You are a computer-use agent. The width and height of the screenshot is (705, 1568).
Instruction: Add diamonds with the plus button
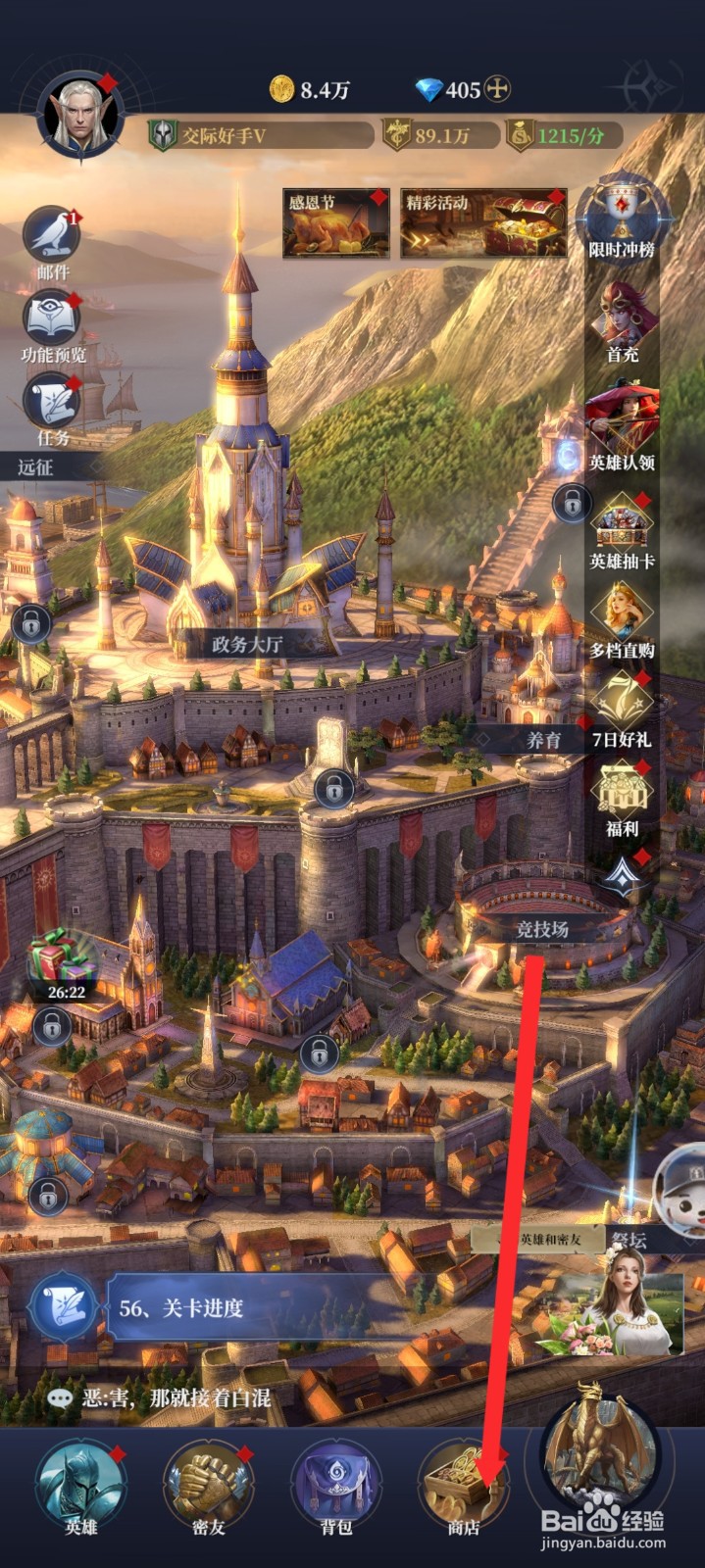[498, 90]
